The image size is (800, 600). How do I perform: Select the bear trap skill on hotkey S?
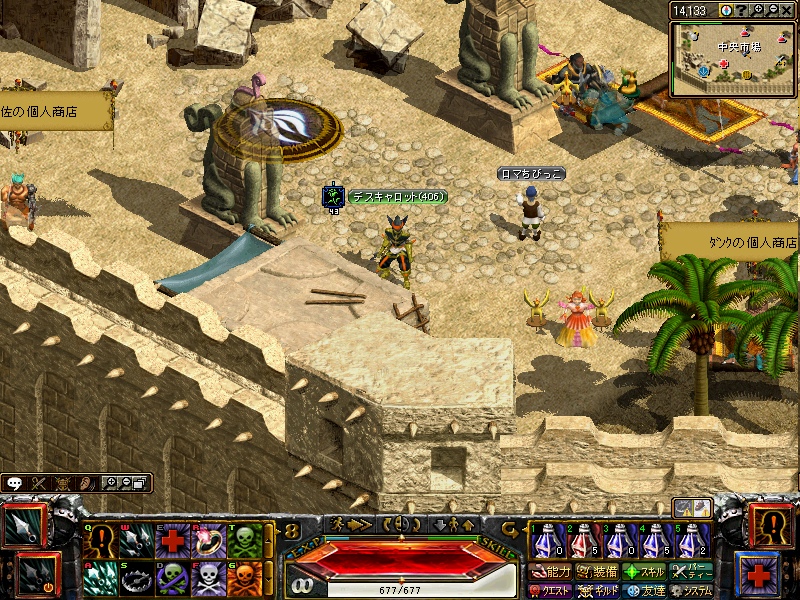click(136, 578)
